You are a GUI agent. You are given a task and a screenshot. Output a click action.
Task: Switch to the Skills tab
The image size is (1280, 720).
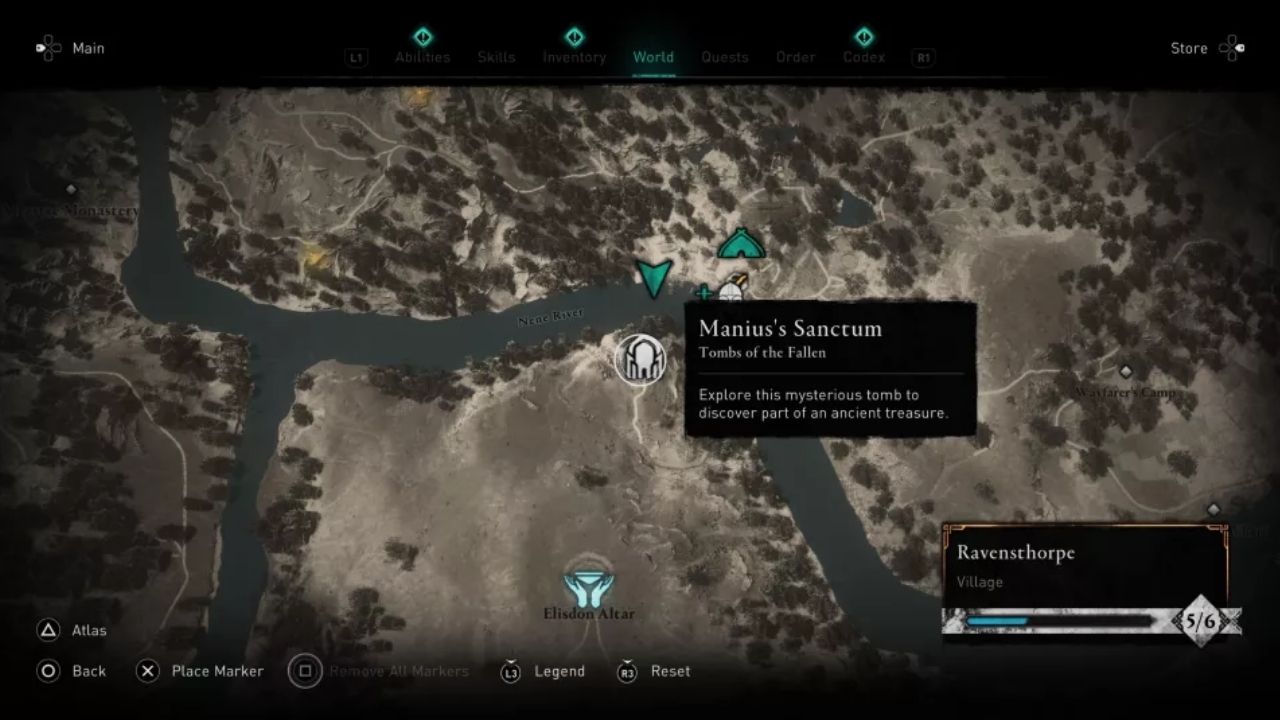[497, 57]
